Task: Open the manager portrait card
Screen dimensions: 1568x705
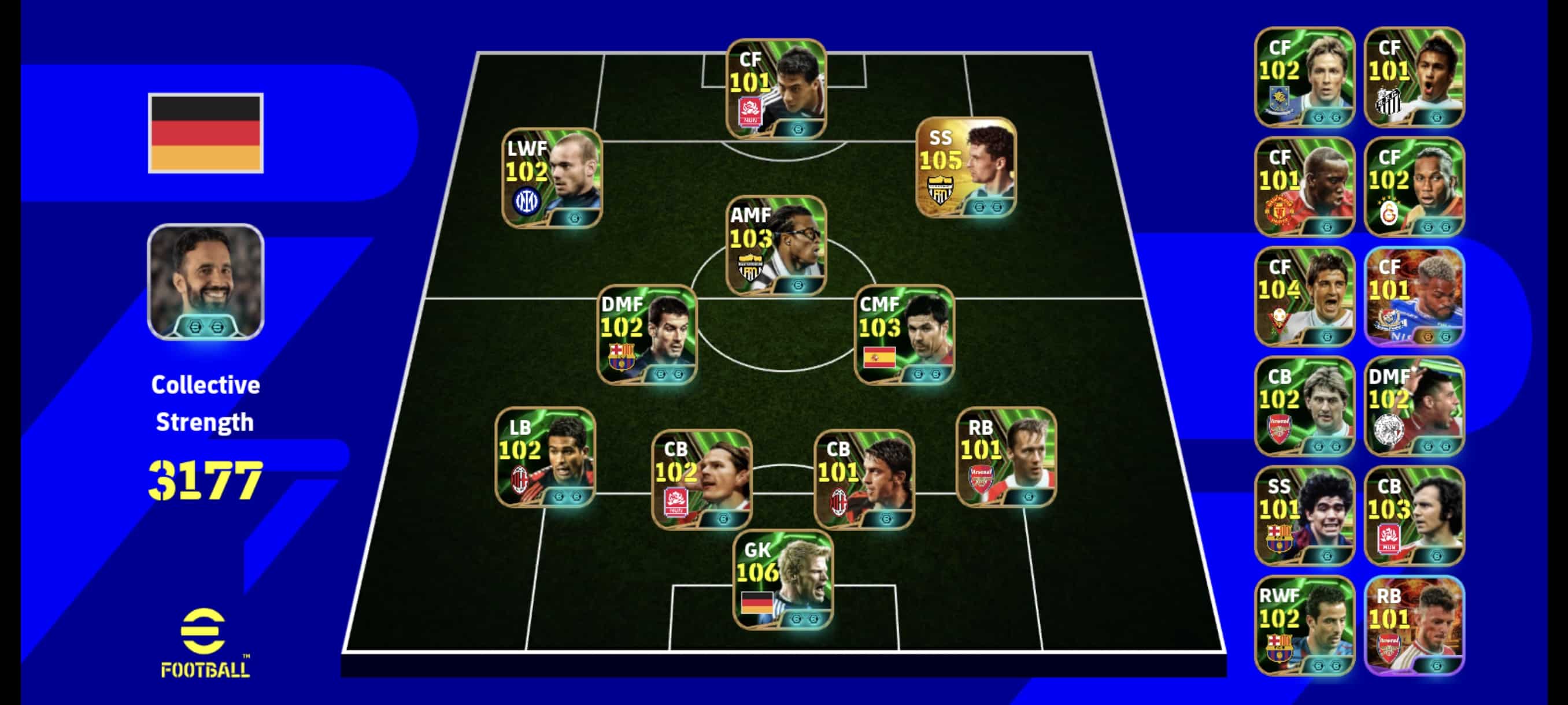Action: click(206, 281)
